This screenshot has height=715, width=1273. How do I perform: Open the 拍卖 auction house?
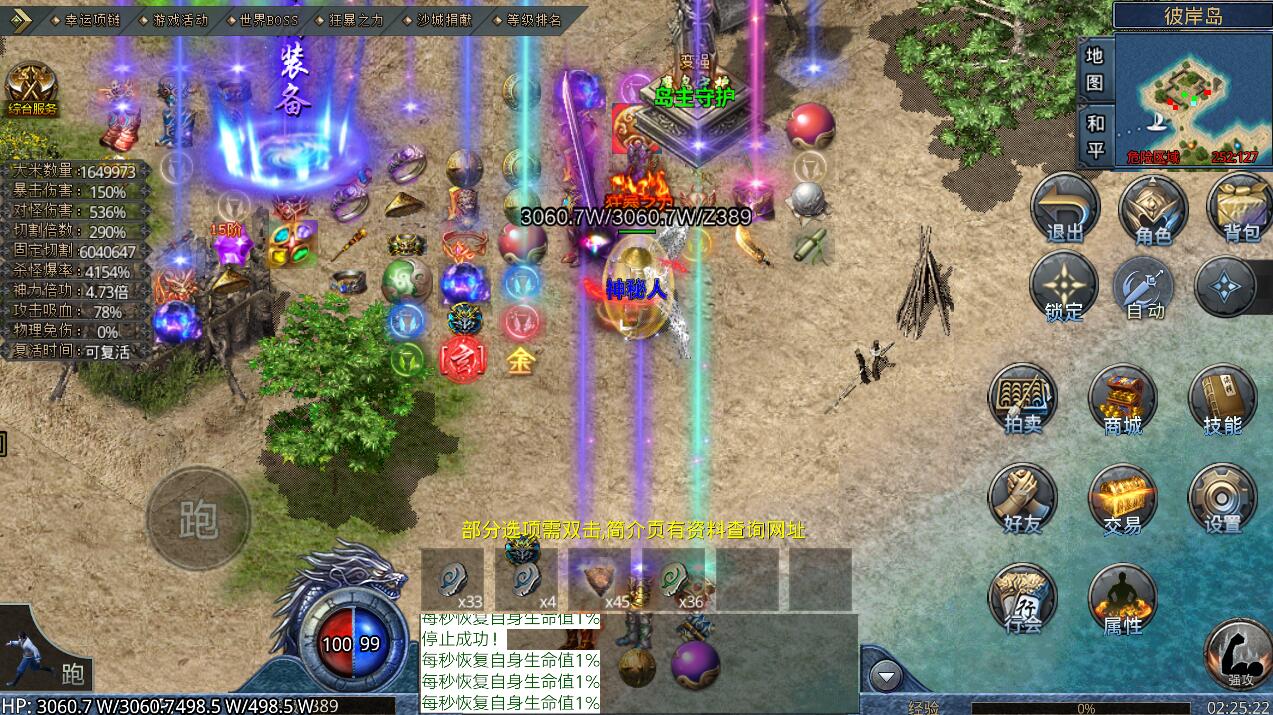pyautogui.click(x=1023, y=400)
